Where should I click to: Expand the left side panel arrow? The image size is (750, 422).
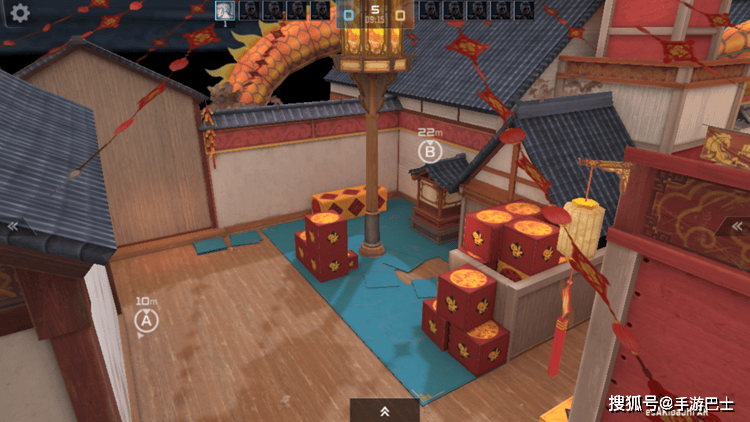click(x=12, y=226)
